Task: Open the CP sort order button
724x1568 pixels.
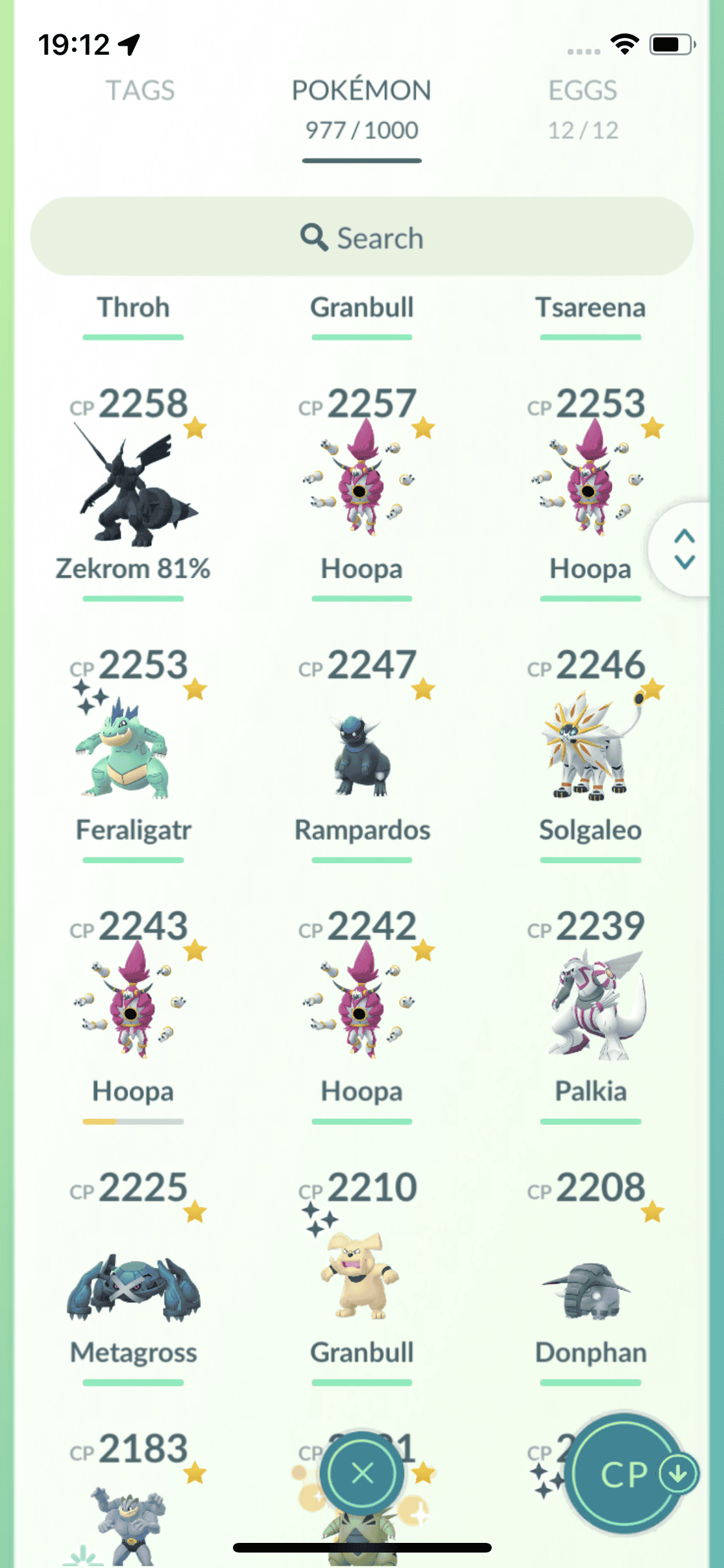Action: (626, 1473)
